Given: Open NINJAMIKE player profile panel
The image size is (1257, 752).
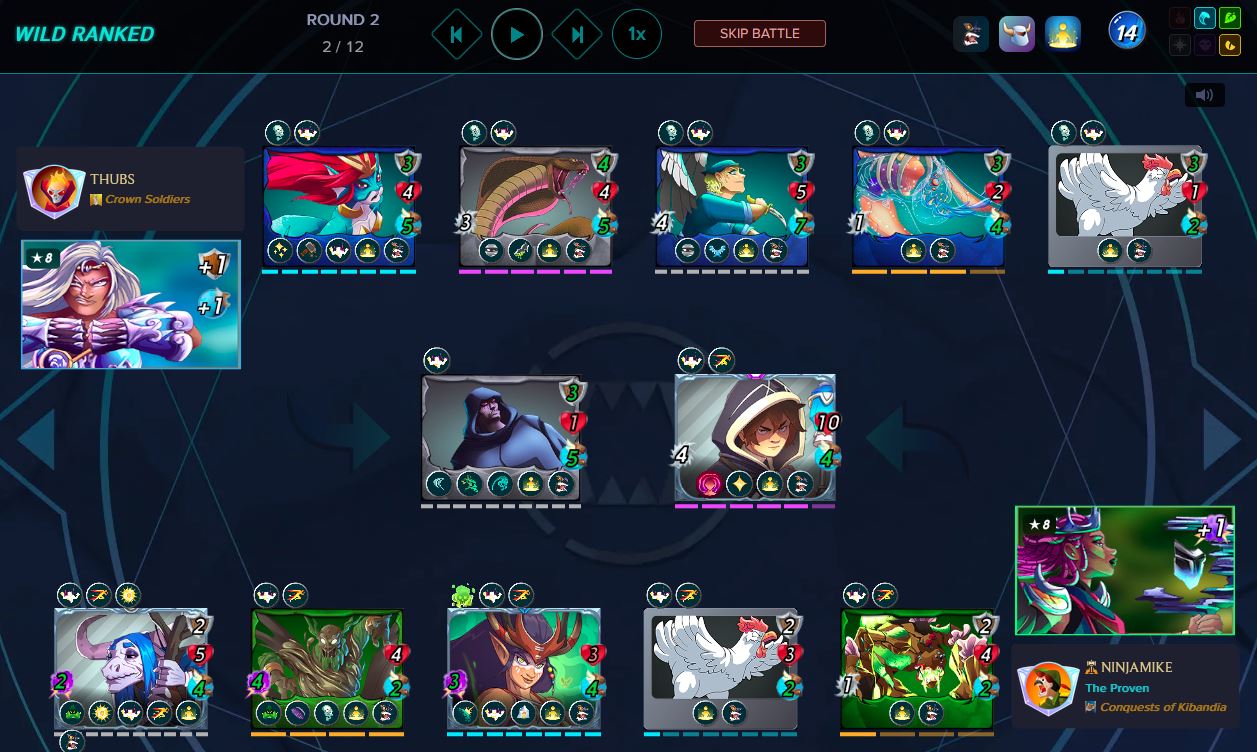Looking at the screenshot, I should 1125,687.
